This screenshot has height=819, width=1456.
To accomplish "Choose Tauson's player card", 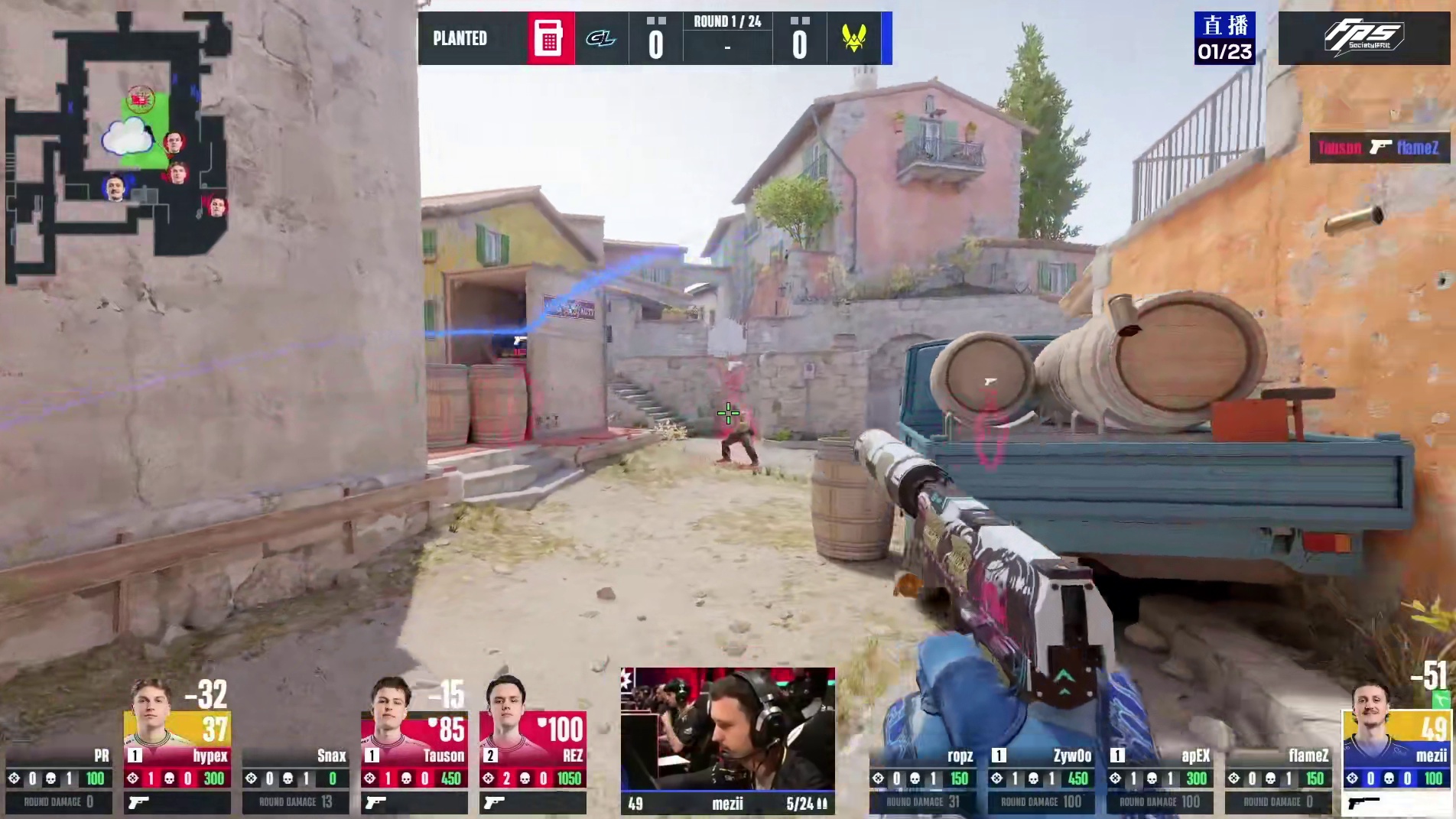I will (x=414, y=746).
